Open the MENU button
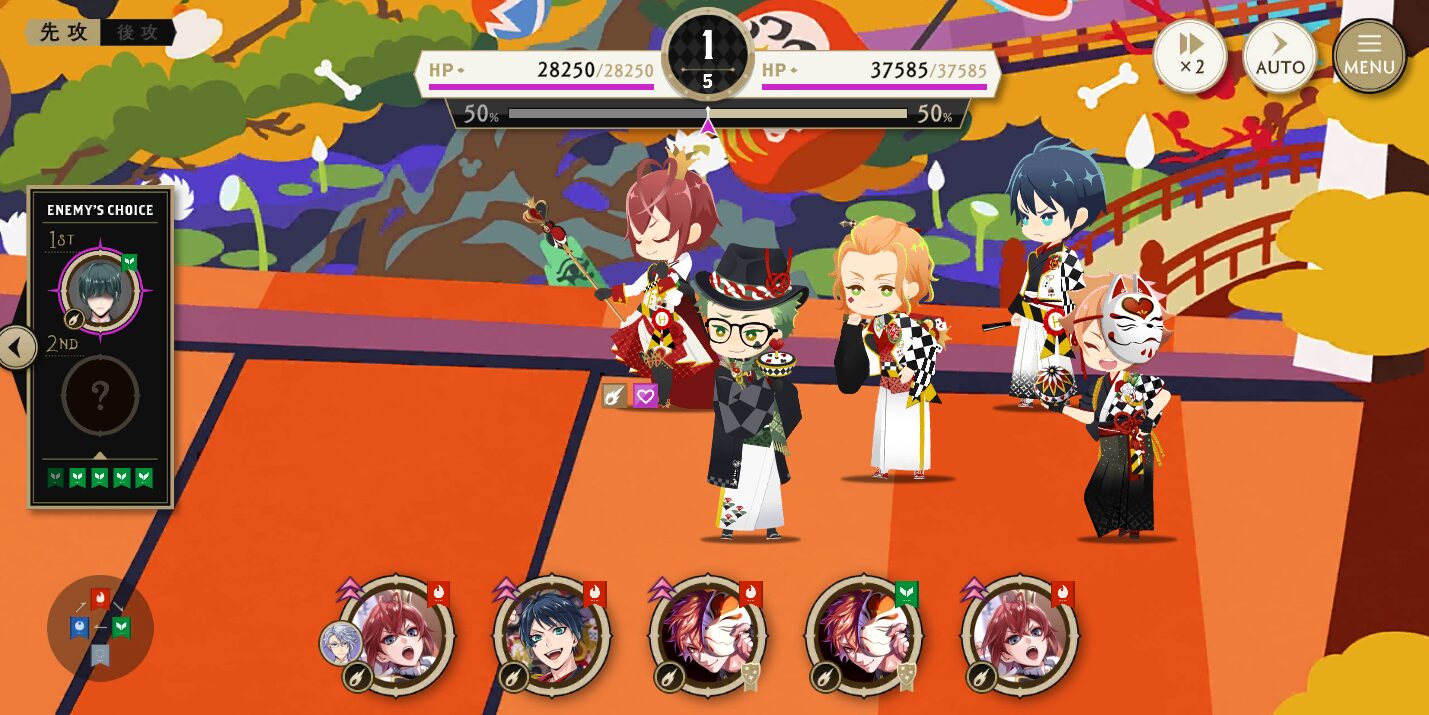The height and width of the screenshot is (715, 1429). tap(1369, 55)
